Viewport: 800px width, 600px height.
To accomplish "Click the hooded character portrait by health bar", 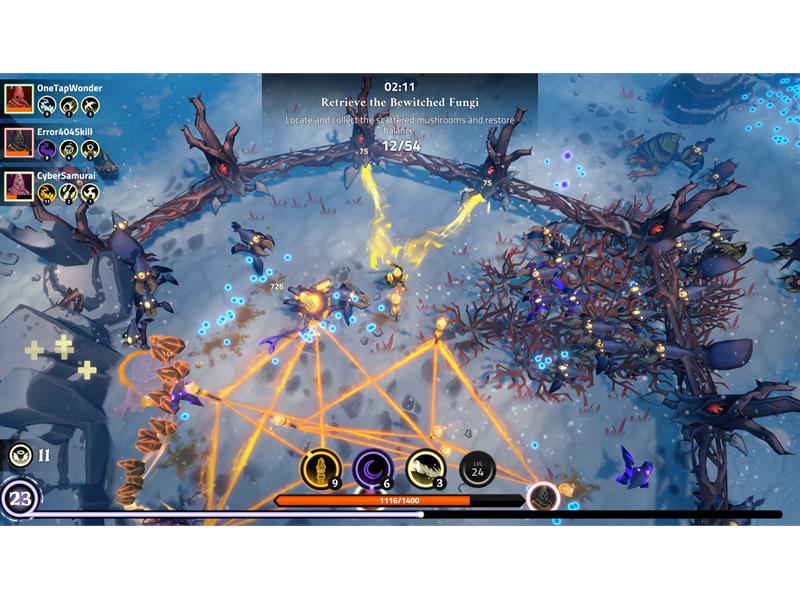I will (x=543, y=497).
